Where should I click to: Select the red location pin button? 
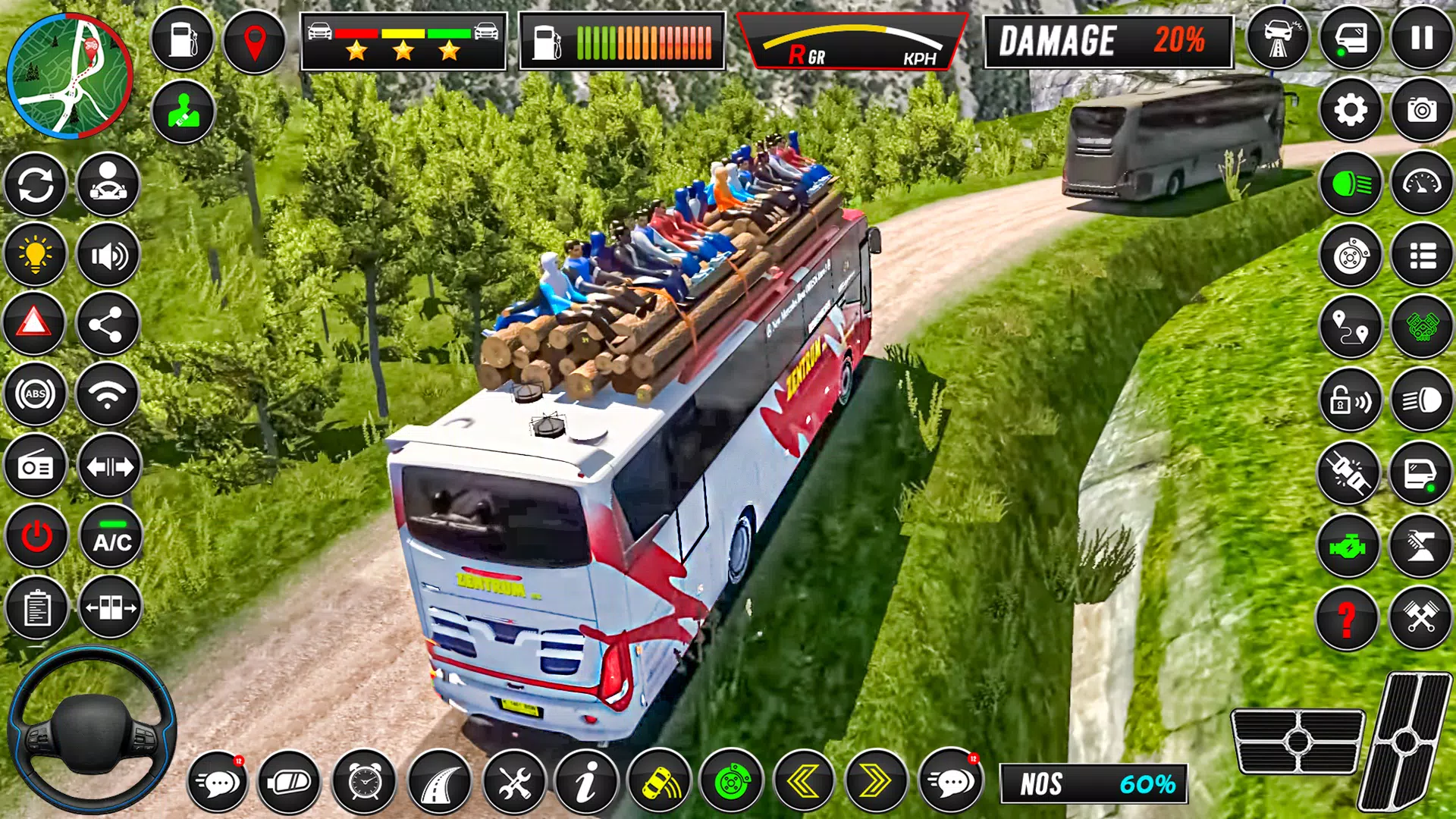click(255, 41)
